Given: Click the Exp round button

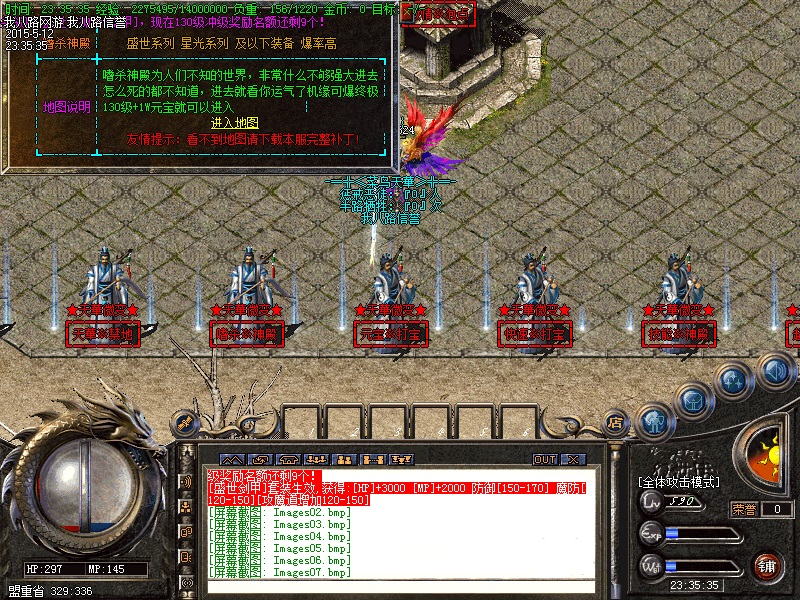Looking at the screenshot, I should 651,534.
